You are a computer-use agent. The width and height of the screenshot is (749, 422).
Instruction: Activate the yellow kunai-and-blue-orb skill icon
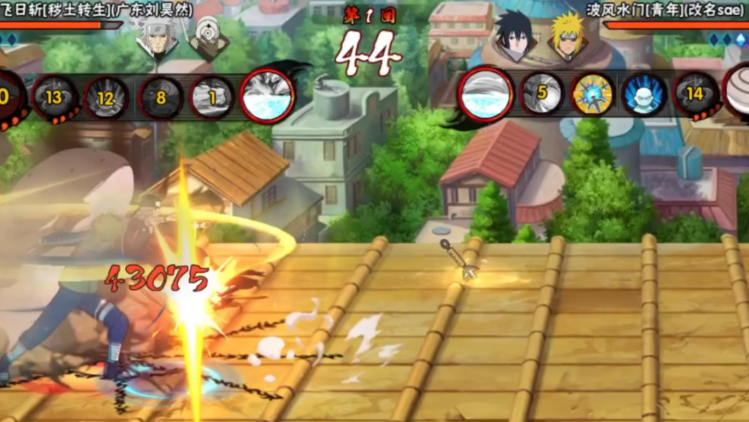(x=593, y=94)
